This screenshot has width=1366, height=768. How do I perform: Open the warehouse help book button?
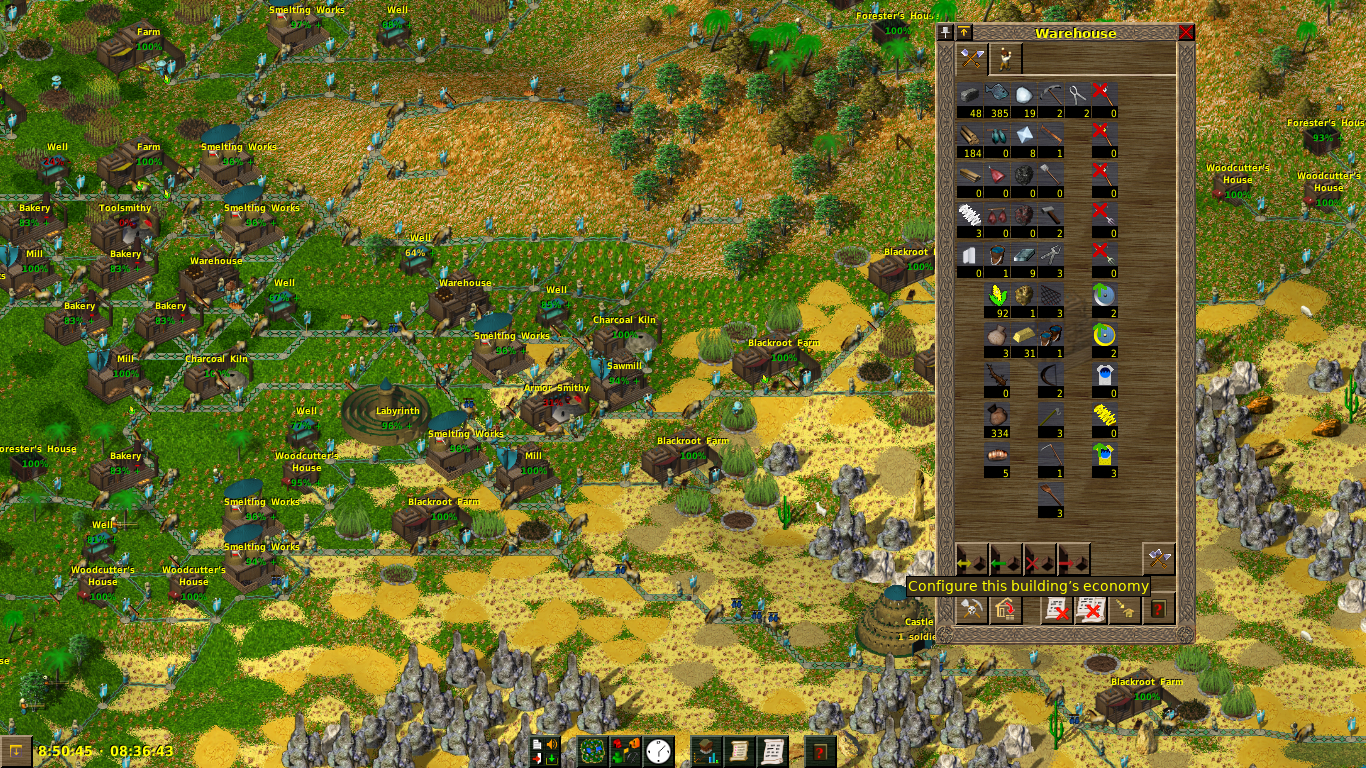pyautogui.click(x=1159, y=609)
